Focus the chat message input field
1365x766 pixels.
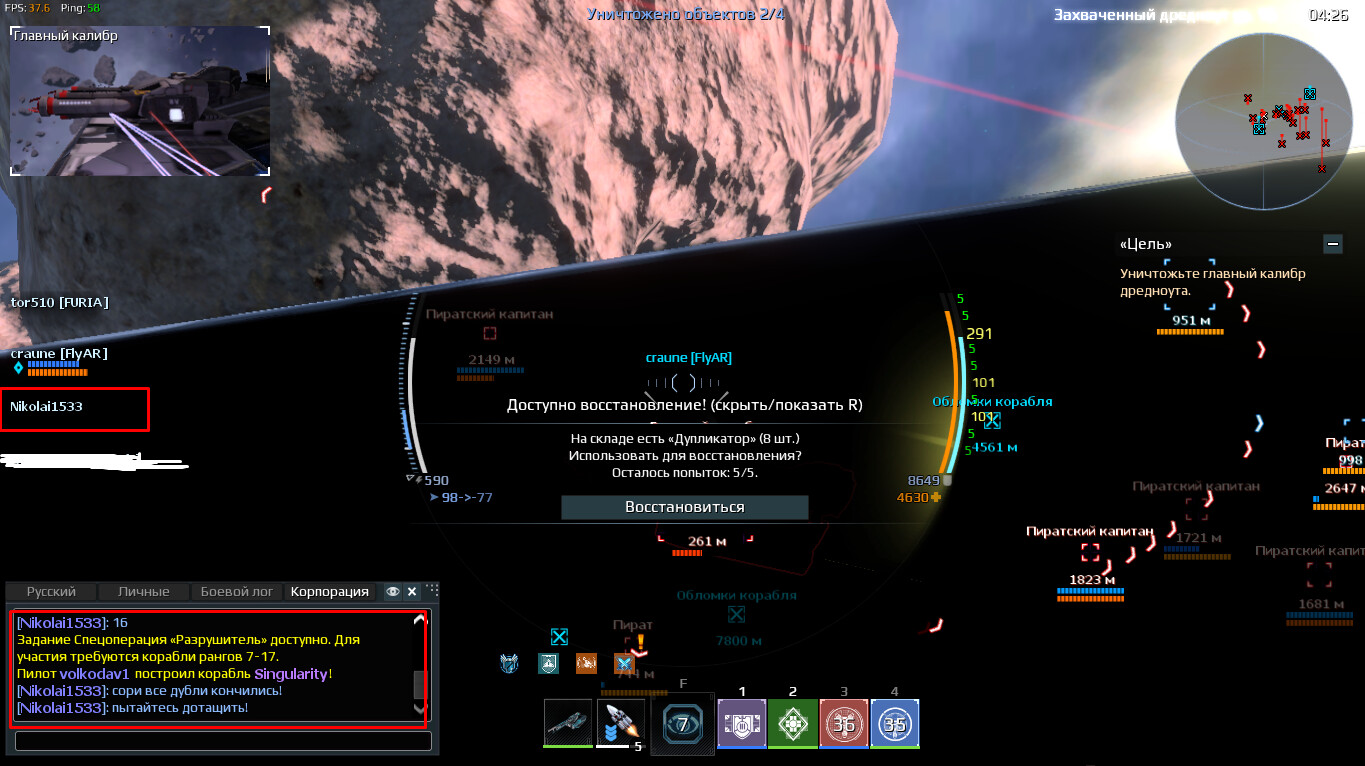223,741
